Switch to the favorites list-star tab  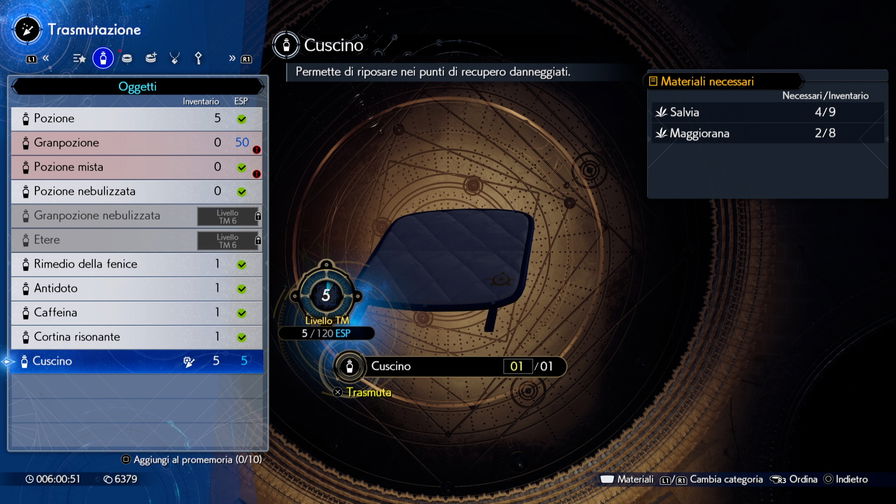(x=79, y=58)
